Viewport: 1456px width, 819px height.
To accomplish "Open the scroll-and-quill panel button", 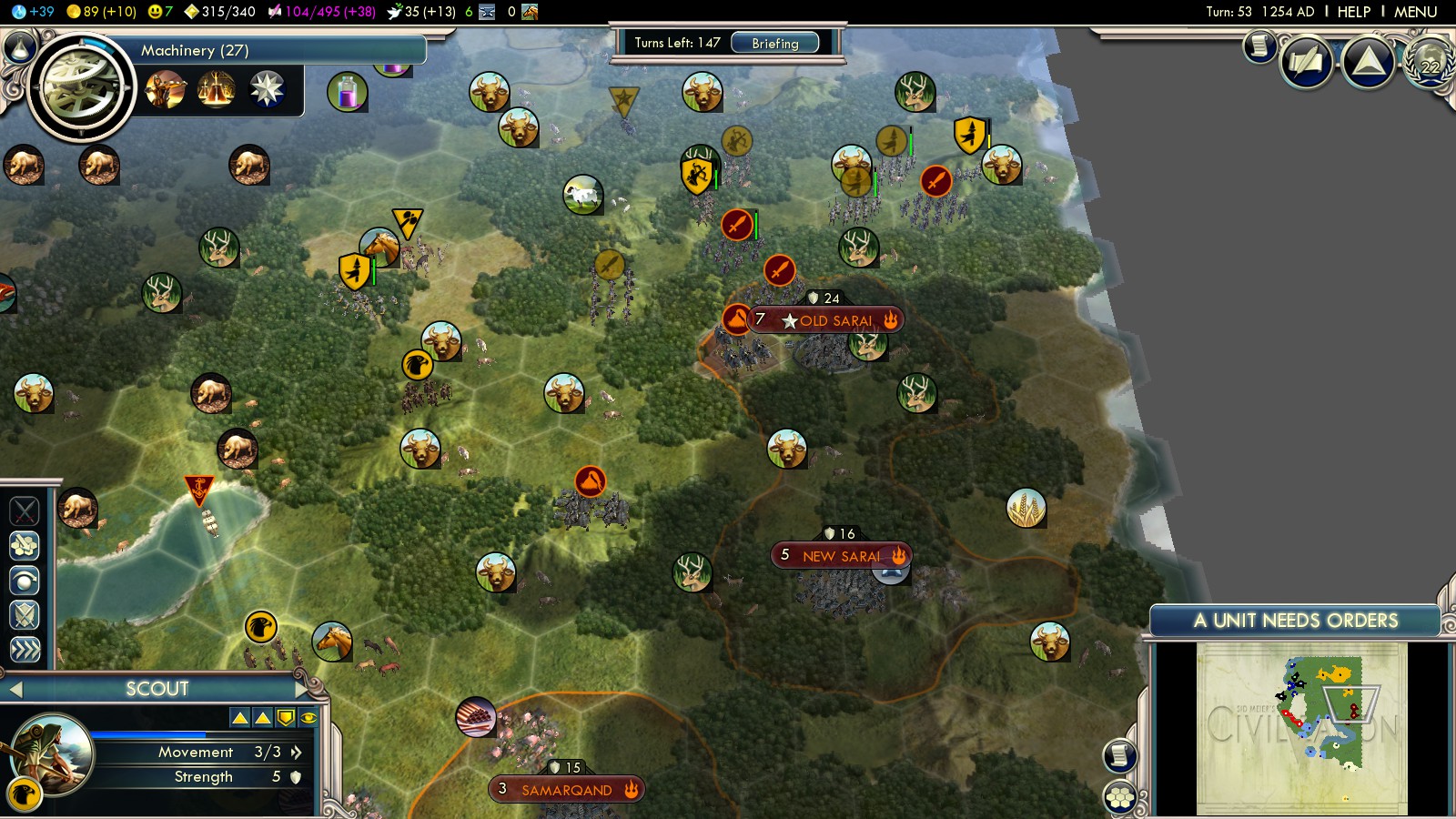I will (x=1306, y=63).
